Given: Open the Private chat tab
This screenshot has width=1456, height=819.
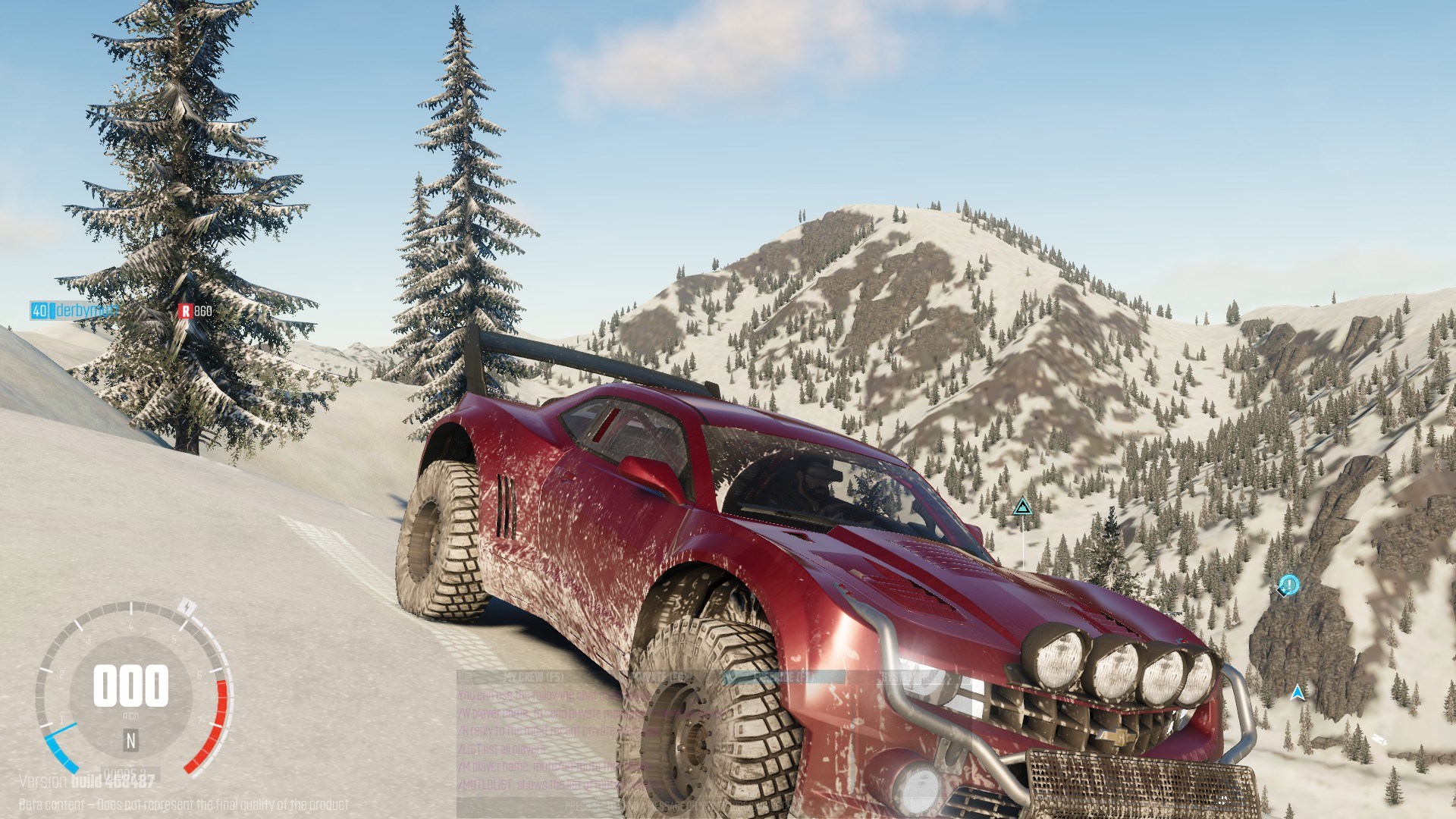Looking at the screenshot, I should click(x=658, y=676).
